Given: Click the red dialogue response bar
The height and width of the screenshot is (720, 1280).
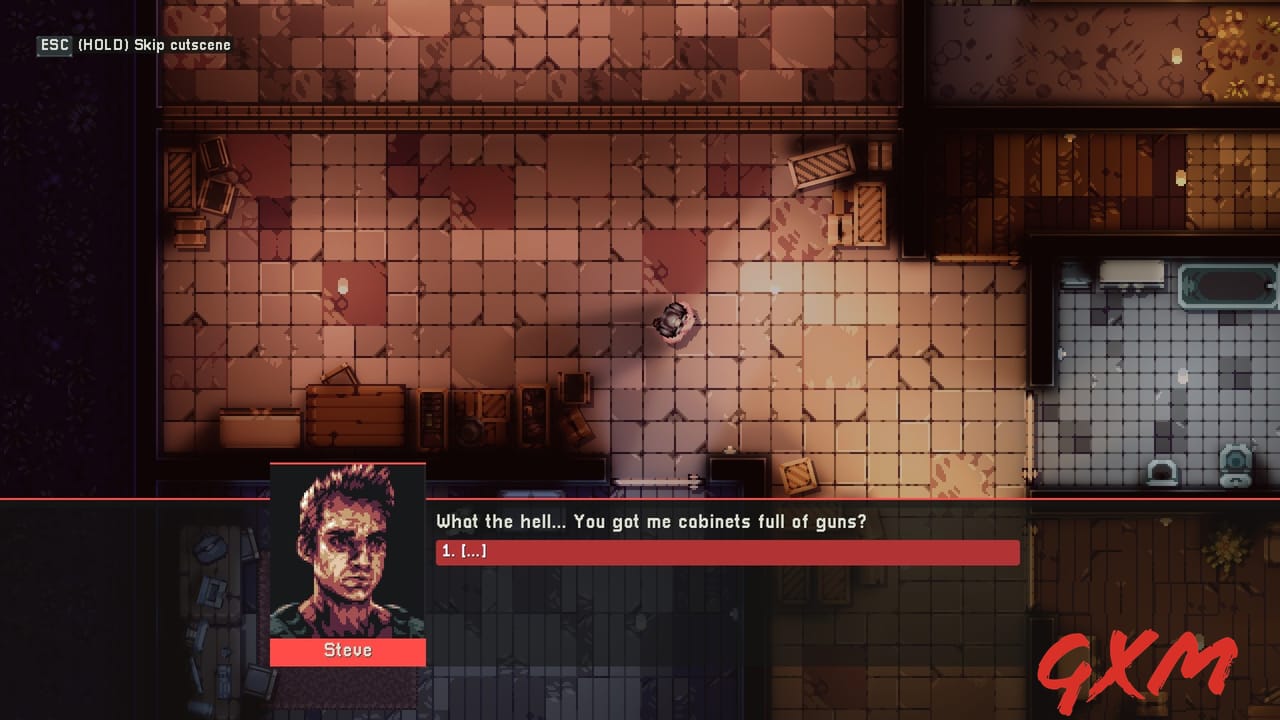Looking at the screenshot, I should point(727,552).
